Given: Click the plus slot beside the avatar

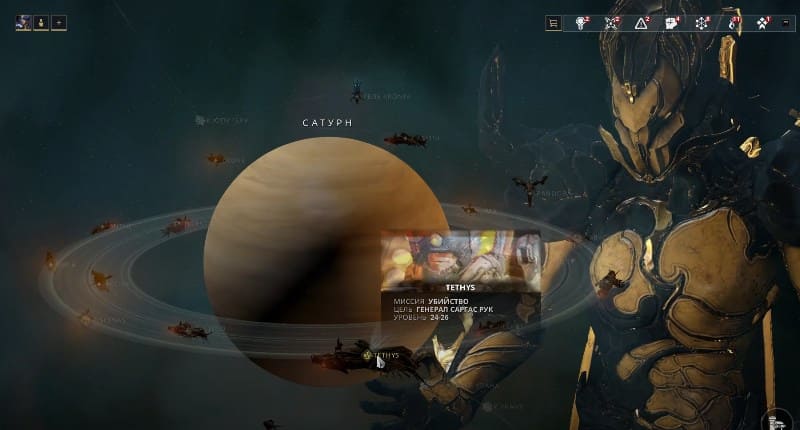Looking at the screenshot, I should coord(58,22).
